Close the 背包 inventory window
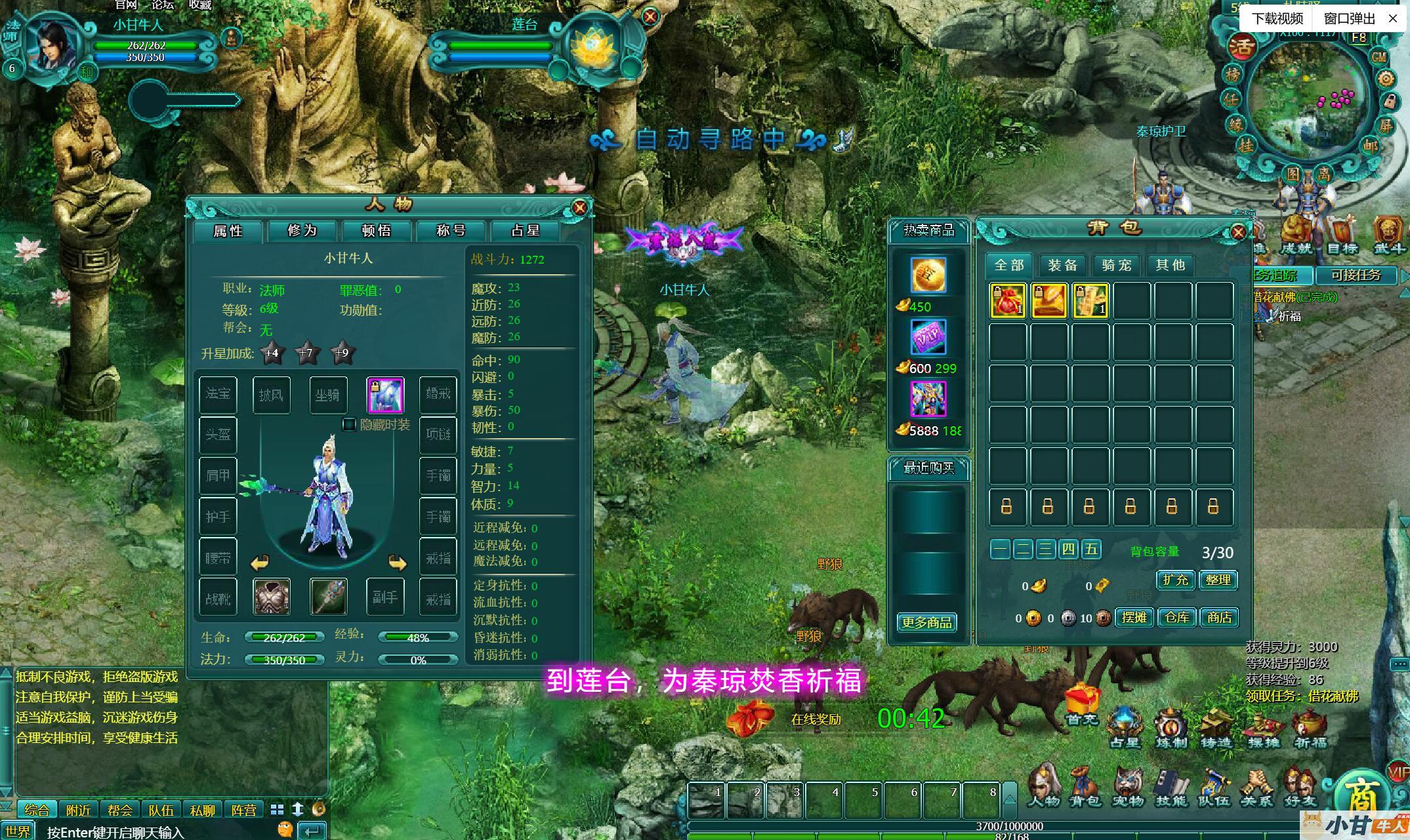Viewport: 1410px width, 840px height. (x=1238, y=231)
